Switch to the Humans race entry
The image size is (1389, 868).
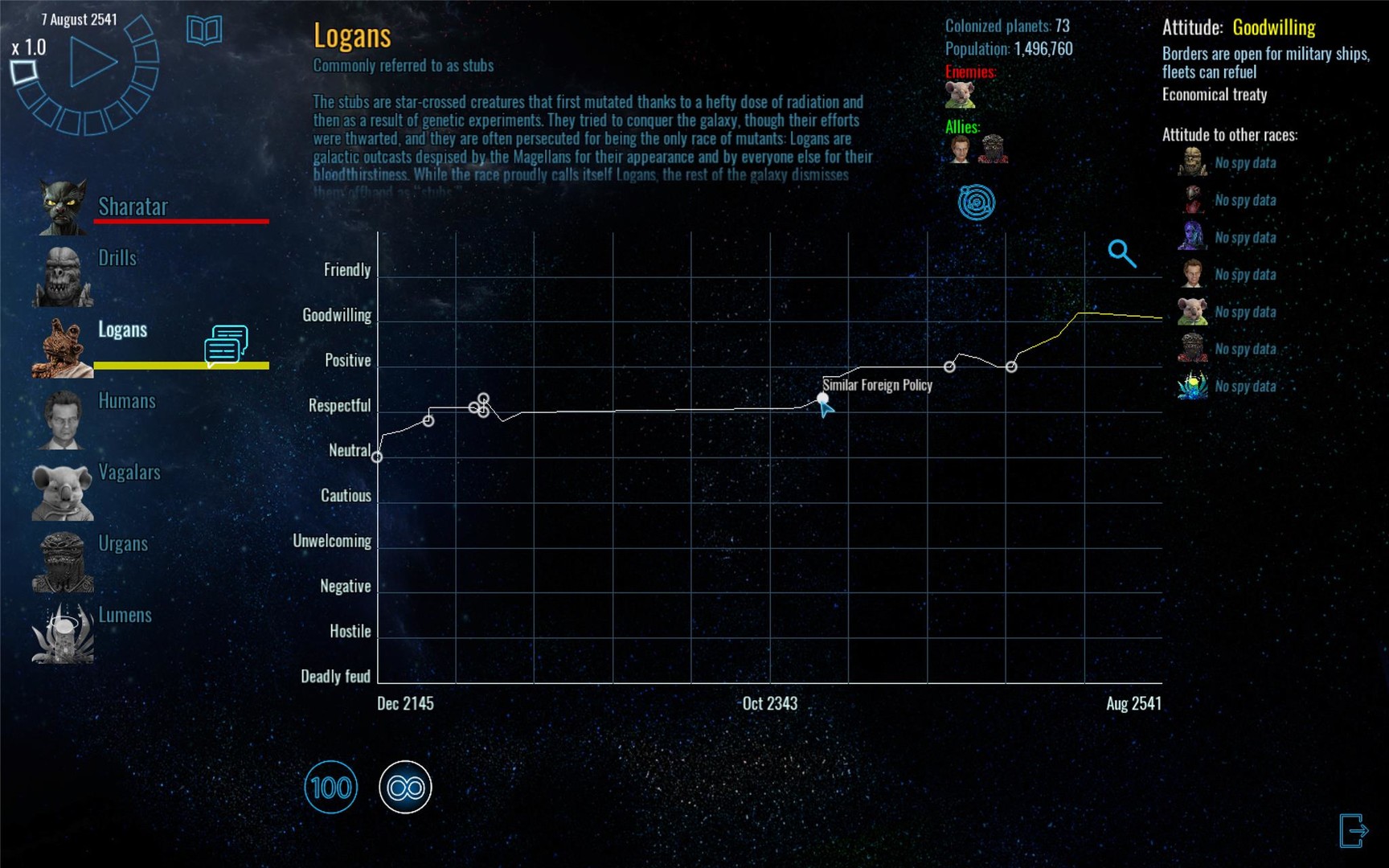126,401
